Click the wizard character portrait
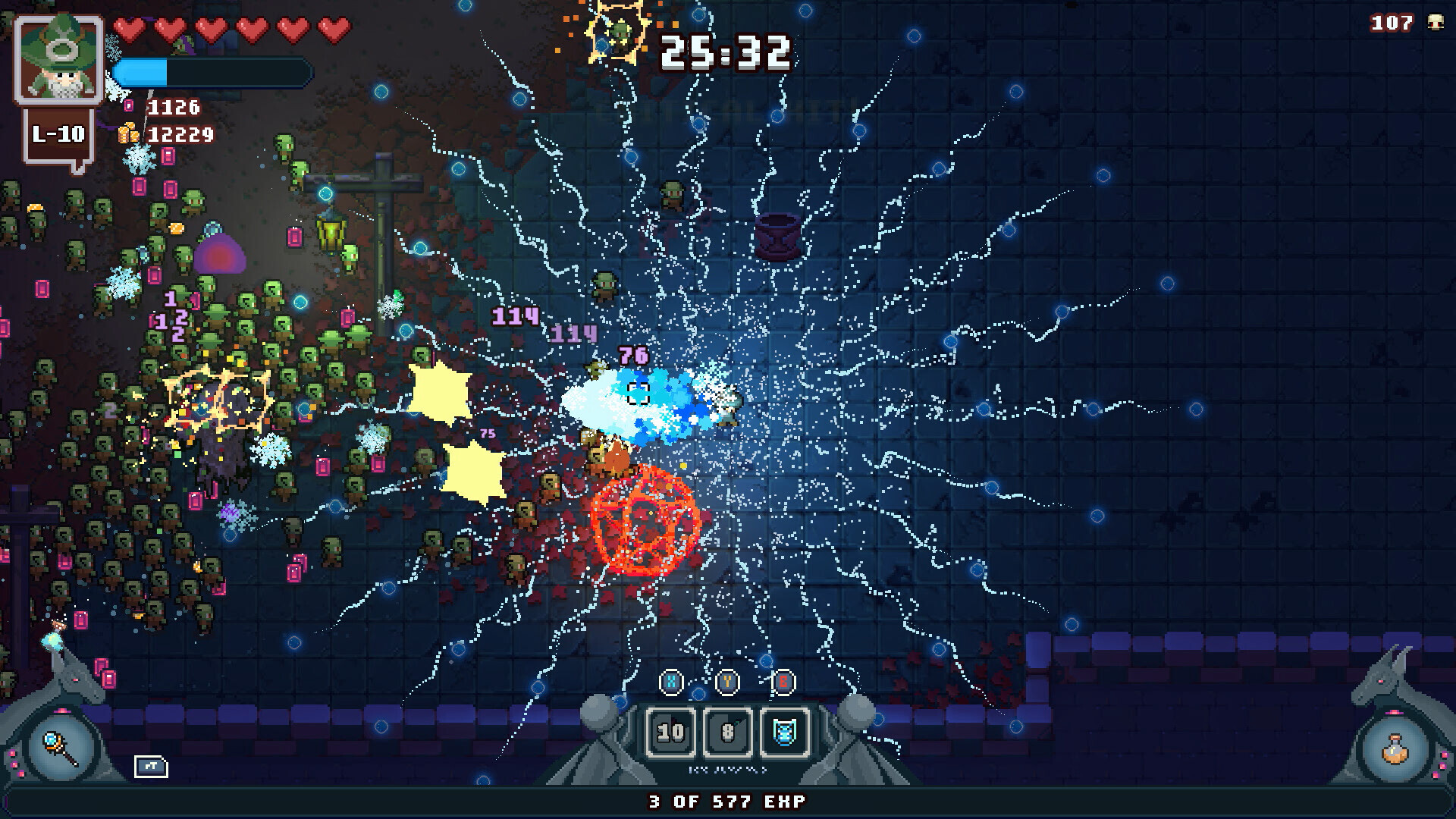The image size is (1456, 819). [x=59, y=59]
